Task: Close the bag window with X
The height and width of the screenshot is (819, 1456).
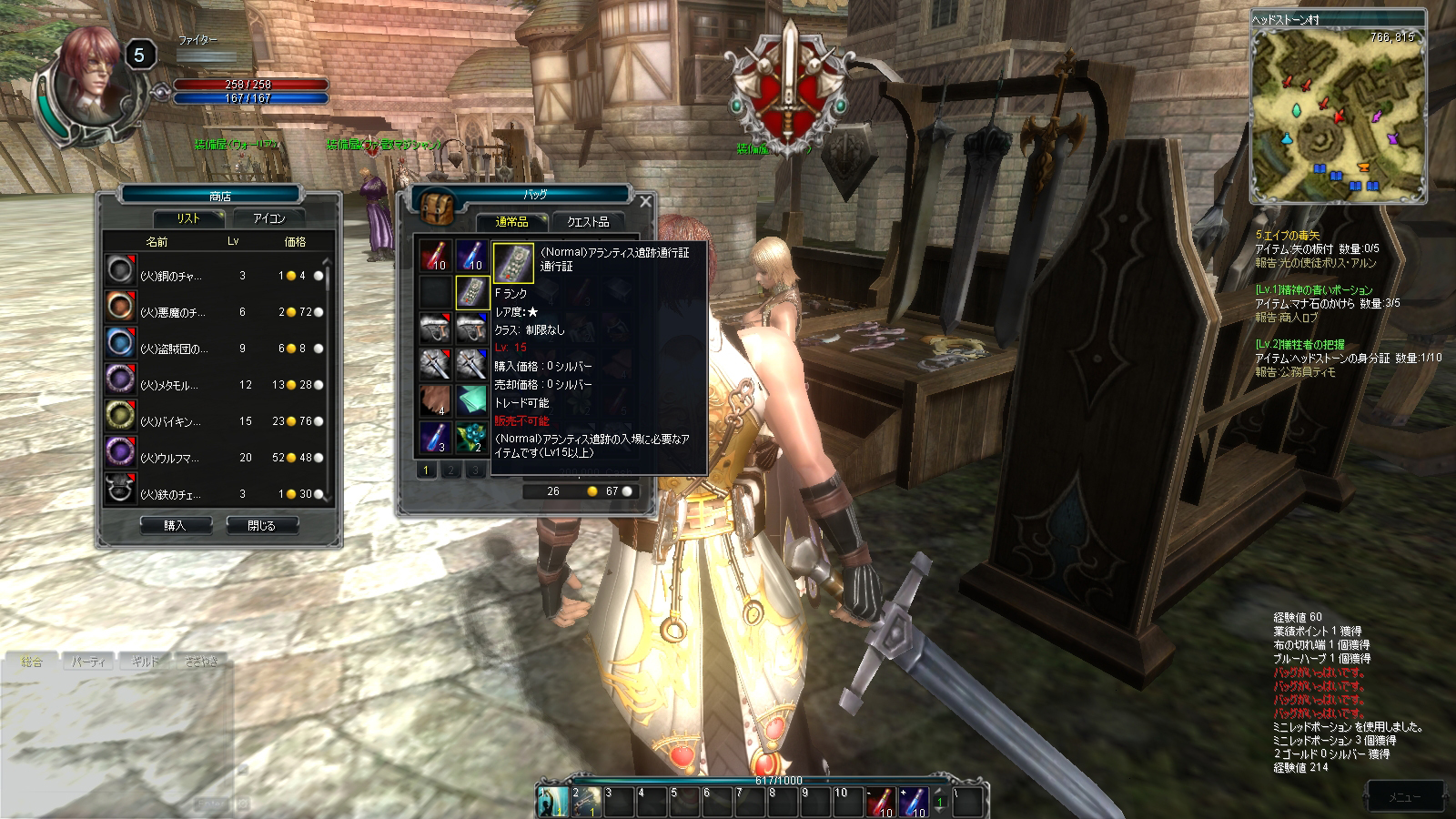Action: coord(645,201)
